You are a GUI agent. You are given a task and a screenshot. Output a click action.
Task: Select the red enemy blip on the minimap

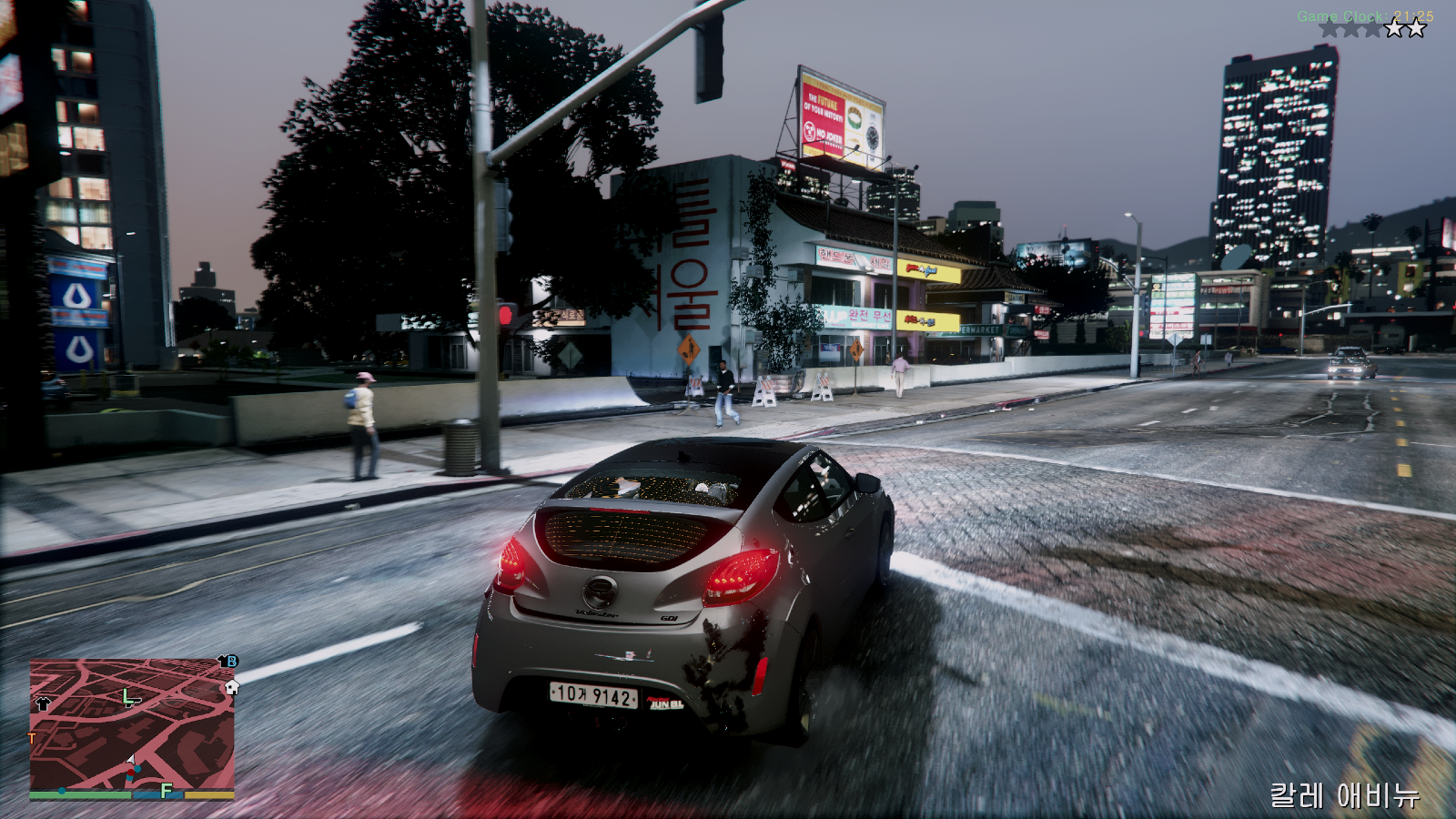pyautogui.click(x=131, y=772)
